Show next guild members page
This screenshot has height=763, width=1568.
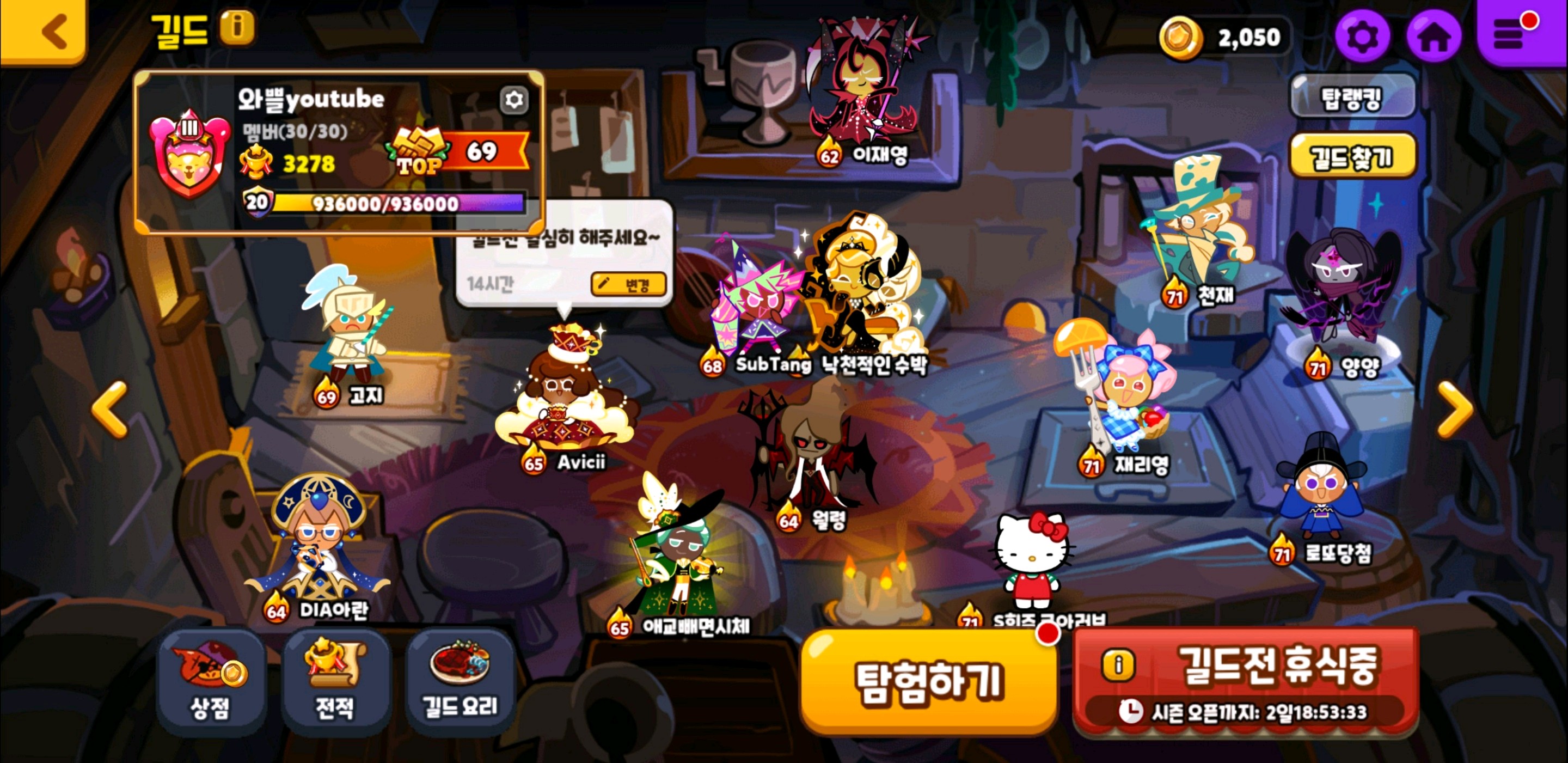click(1455, 408)
